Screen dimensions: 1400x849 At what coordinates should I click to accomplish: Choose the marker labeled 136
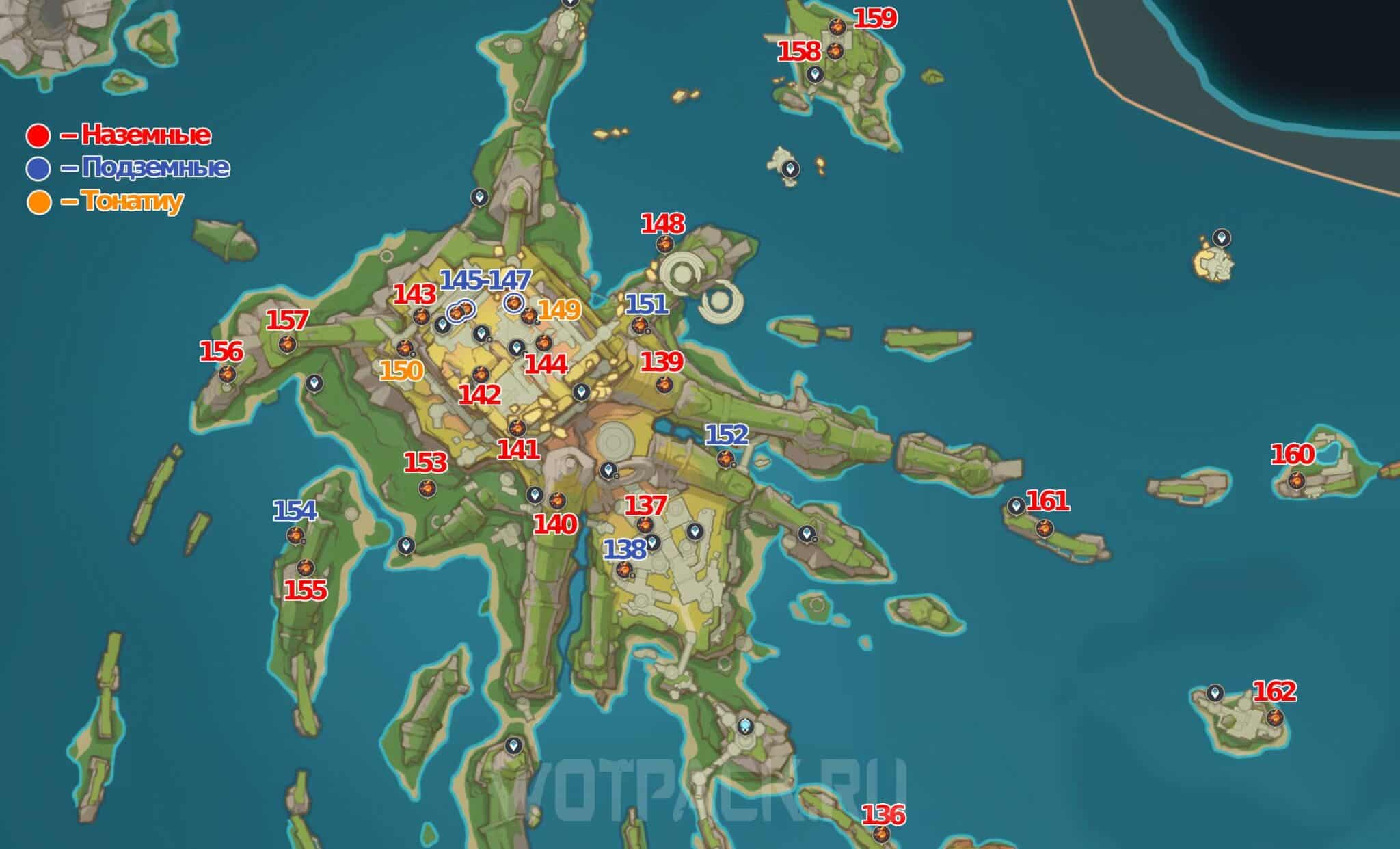point(883,834)
